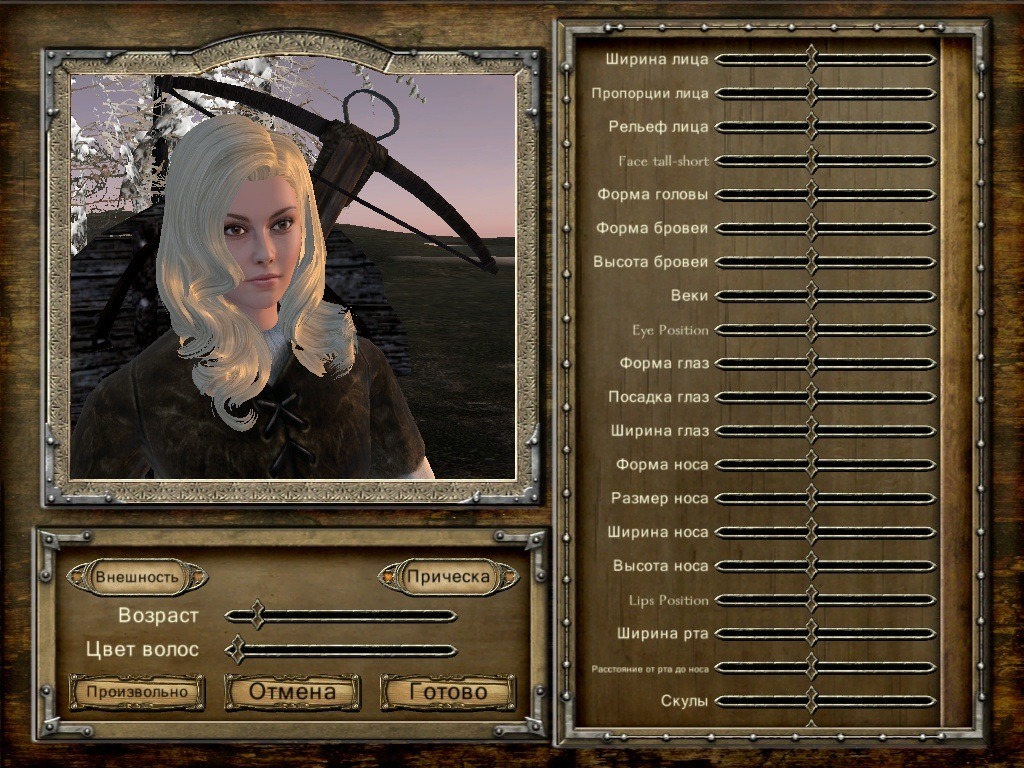Change the Скулы cheekbones slider
Viewport: 1024px width, 768px height.
click(x=811, y=701)
